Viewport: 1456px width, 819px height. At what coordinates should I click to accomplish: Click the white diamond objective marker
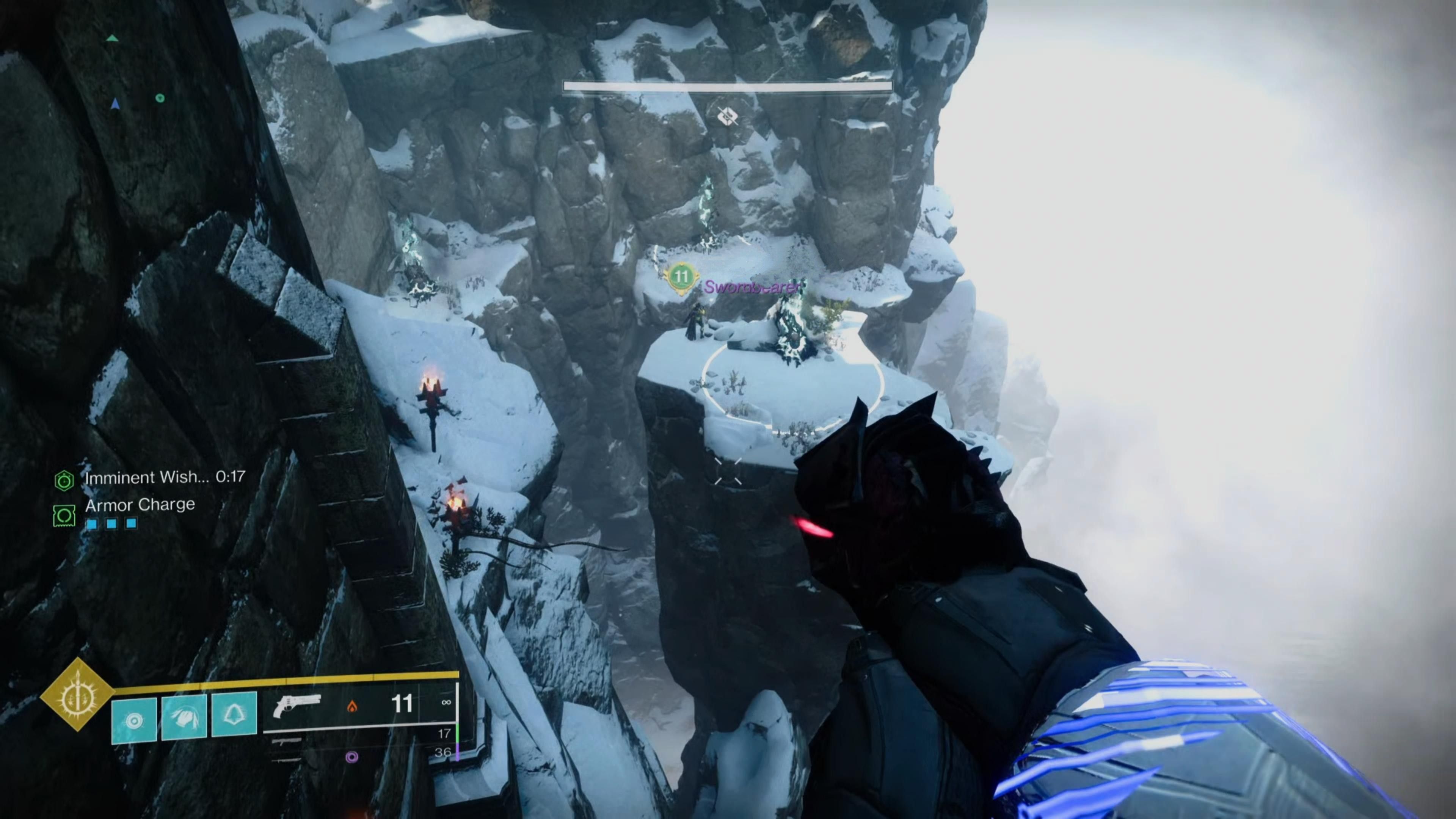(728, 116)
